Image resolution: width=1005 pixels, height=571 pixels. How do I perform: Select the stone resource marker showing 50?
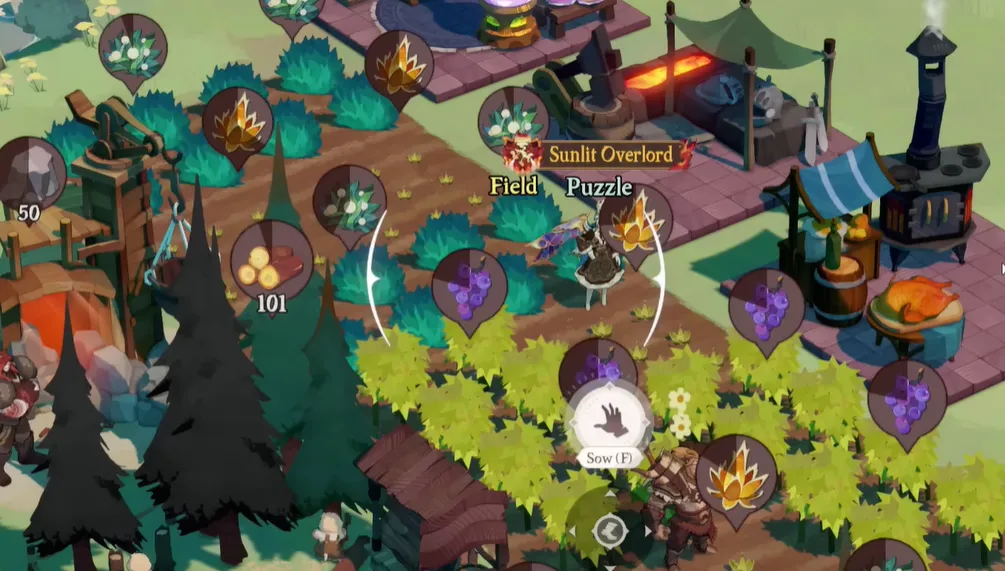point(29,176)
